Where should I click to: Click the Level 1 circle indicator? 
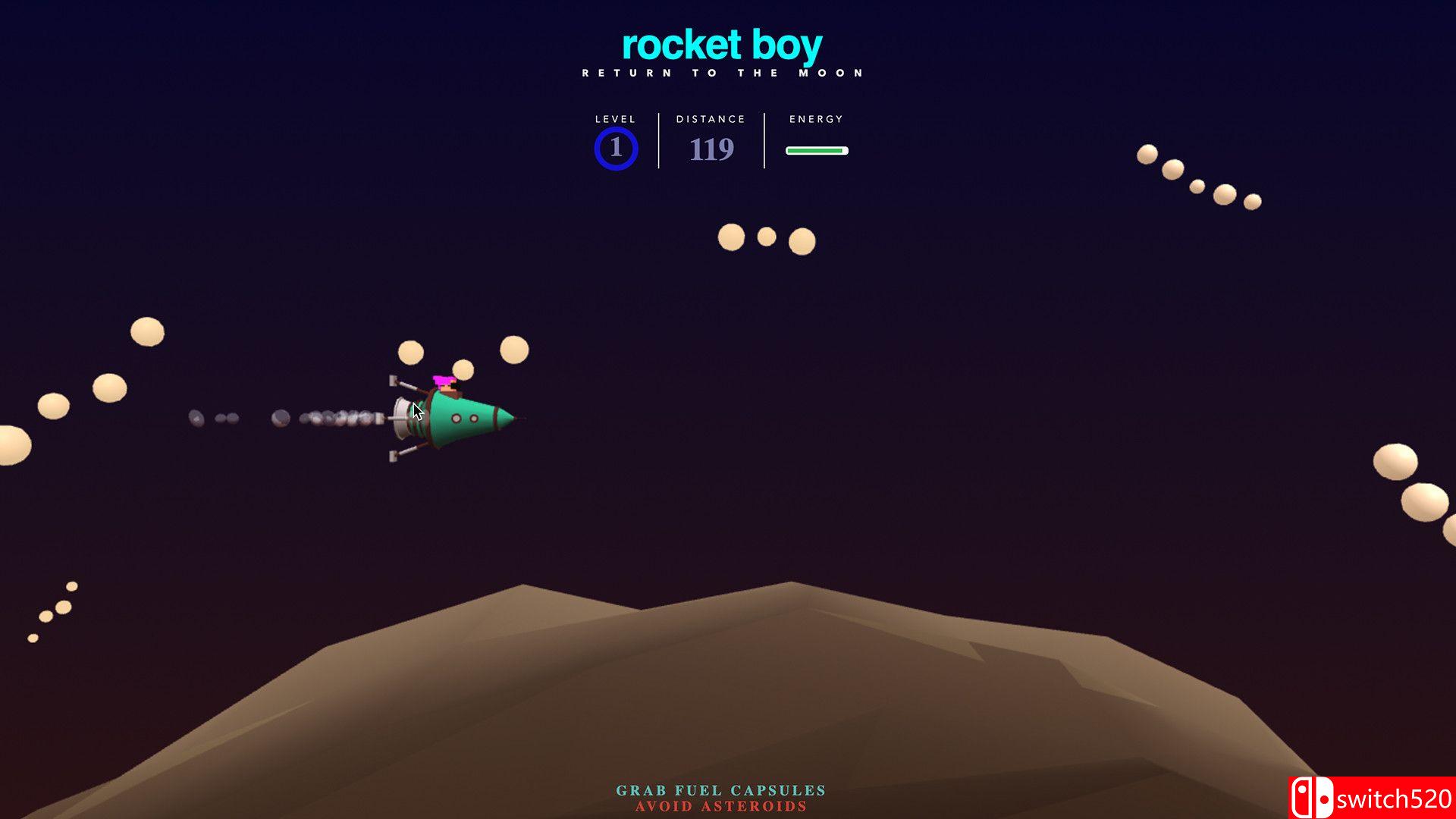616,147
